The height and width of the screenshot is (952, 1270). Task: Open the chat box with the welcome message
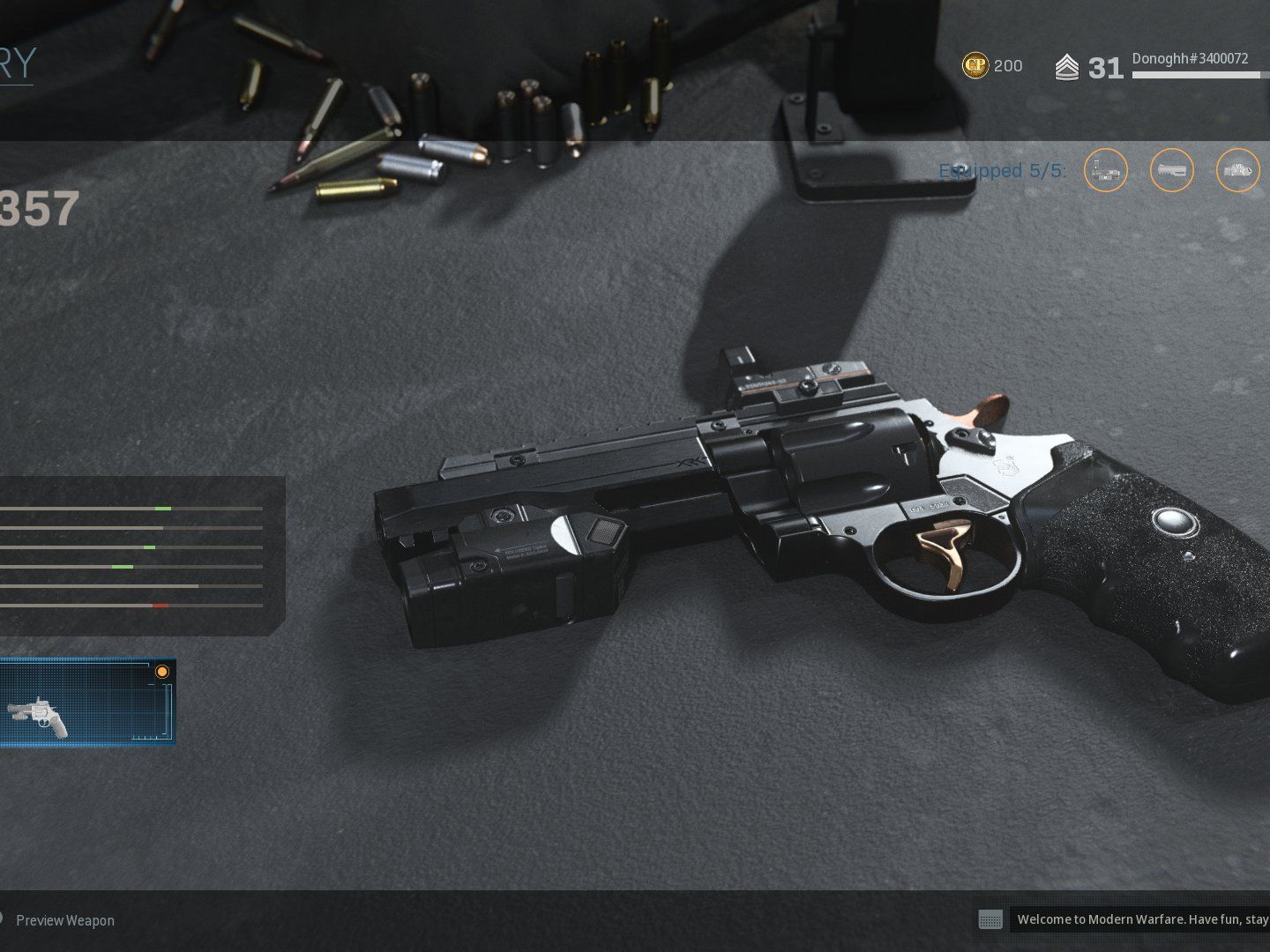pyautogui.click(x=1138, y=919)
